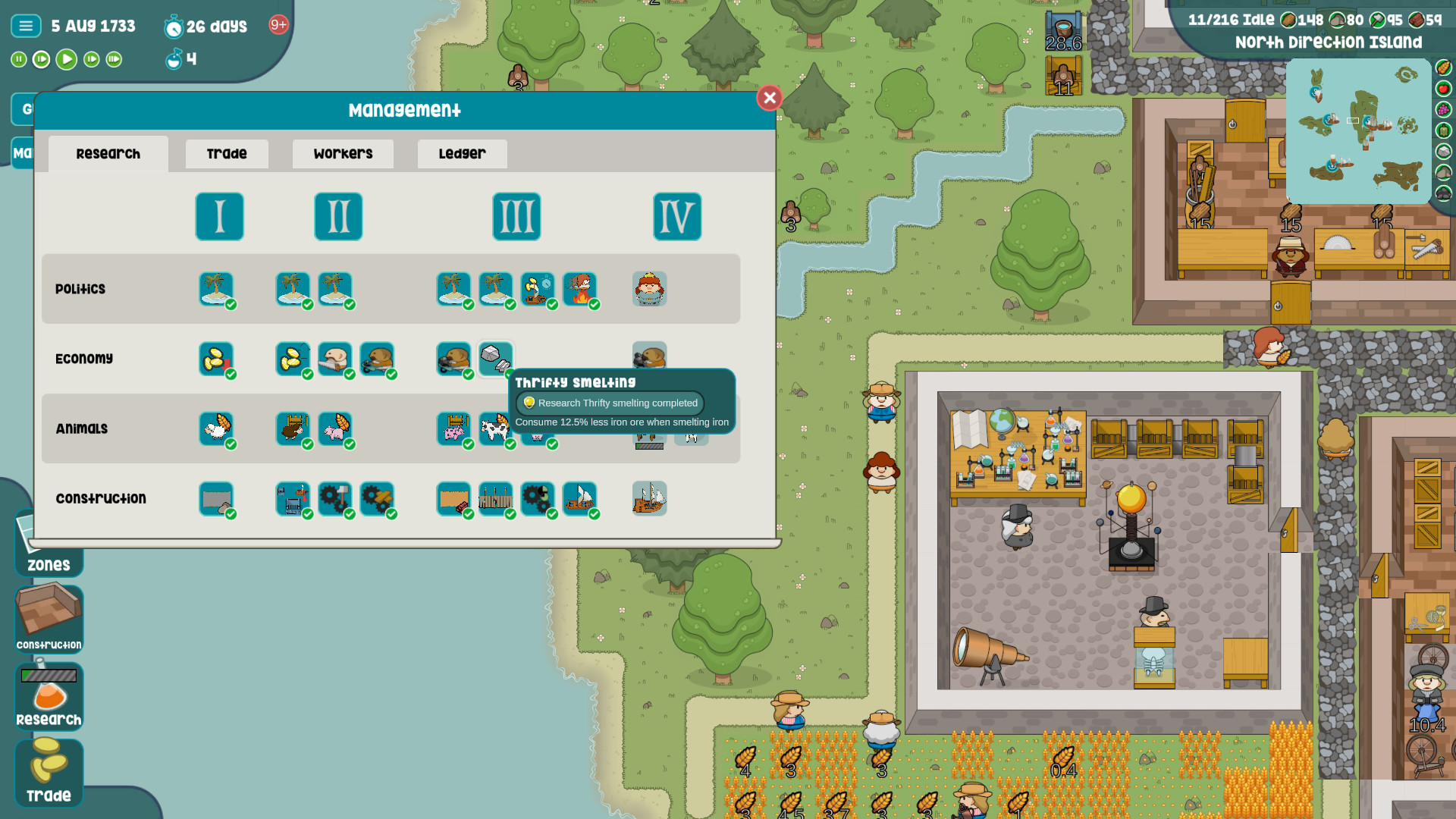Image resolution: width=1456 pixels, height=819 pixels.
Task: Click the Ledger tab button
Action: click(x=461, y=153)
